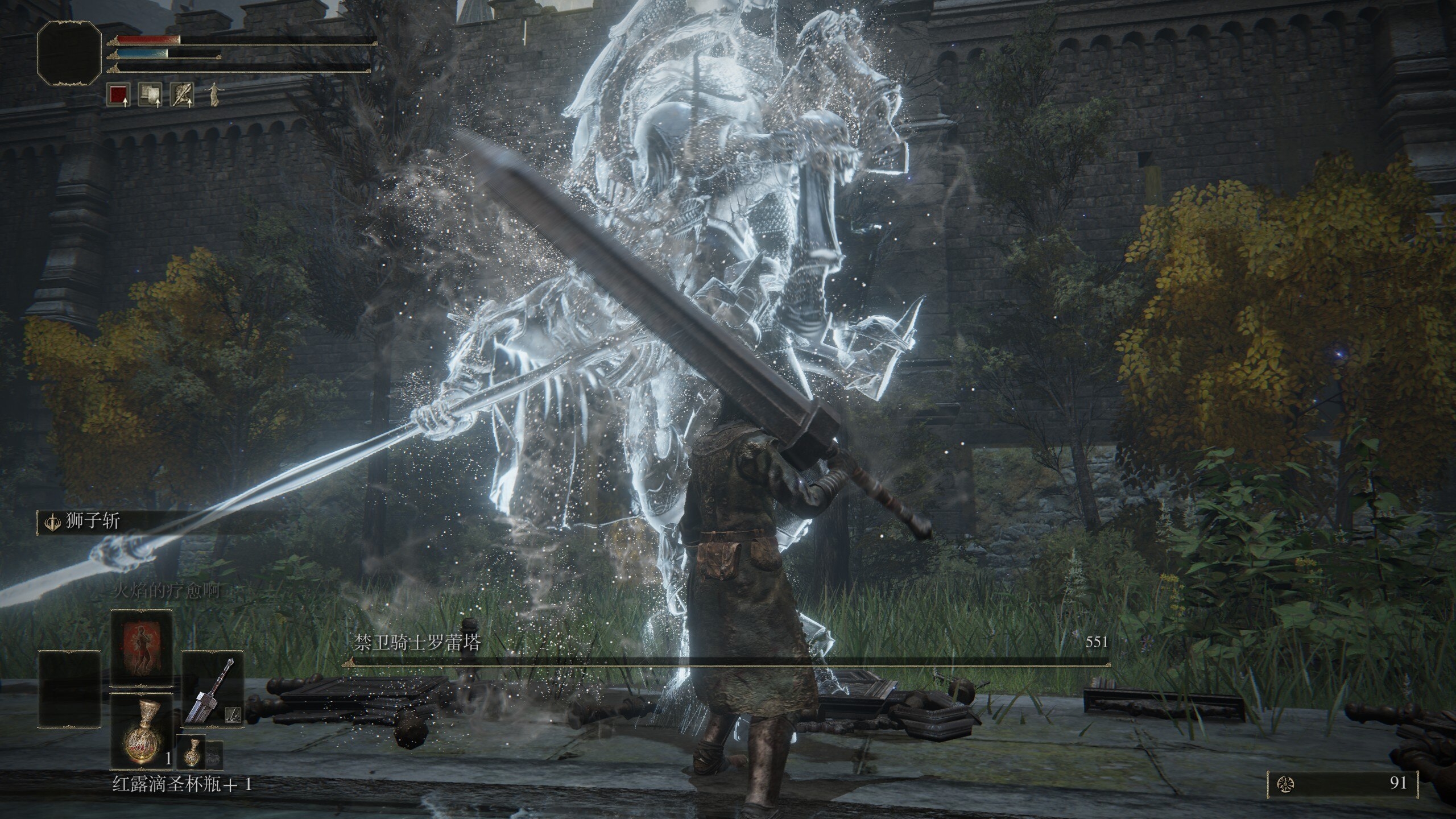Image resolution: width=1456 pixels, height=819 pixels.
Task: Inspect the crossed-out figure status buff icon
Action: 183,95
